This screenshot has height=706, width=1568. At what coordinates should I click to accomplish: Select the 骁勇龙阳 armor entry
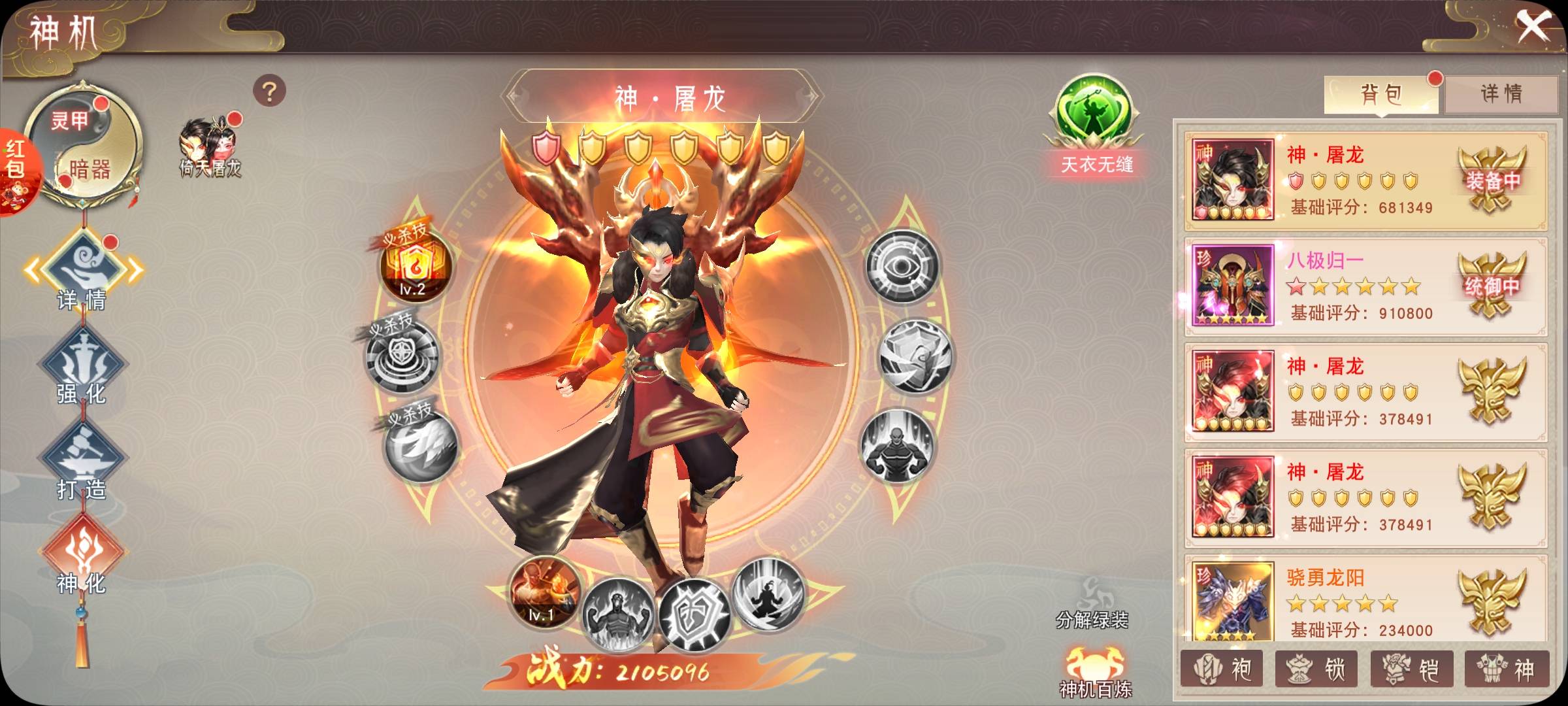(1365, 600)
